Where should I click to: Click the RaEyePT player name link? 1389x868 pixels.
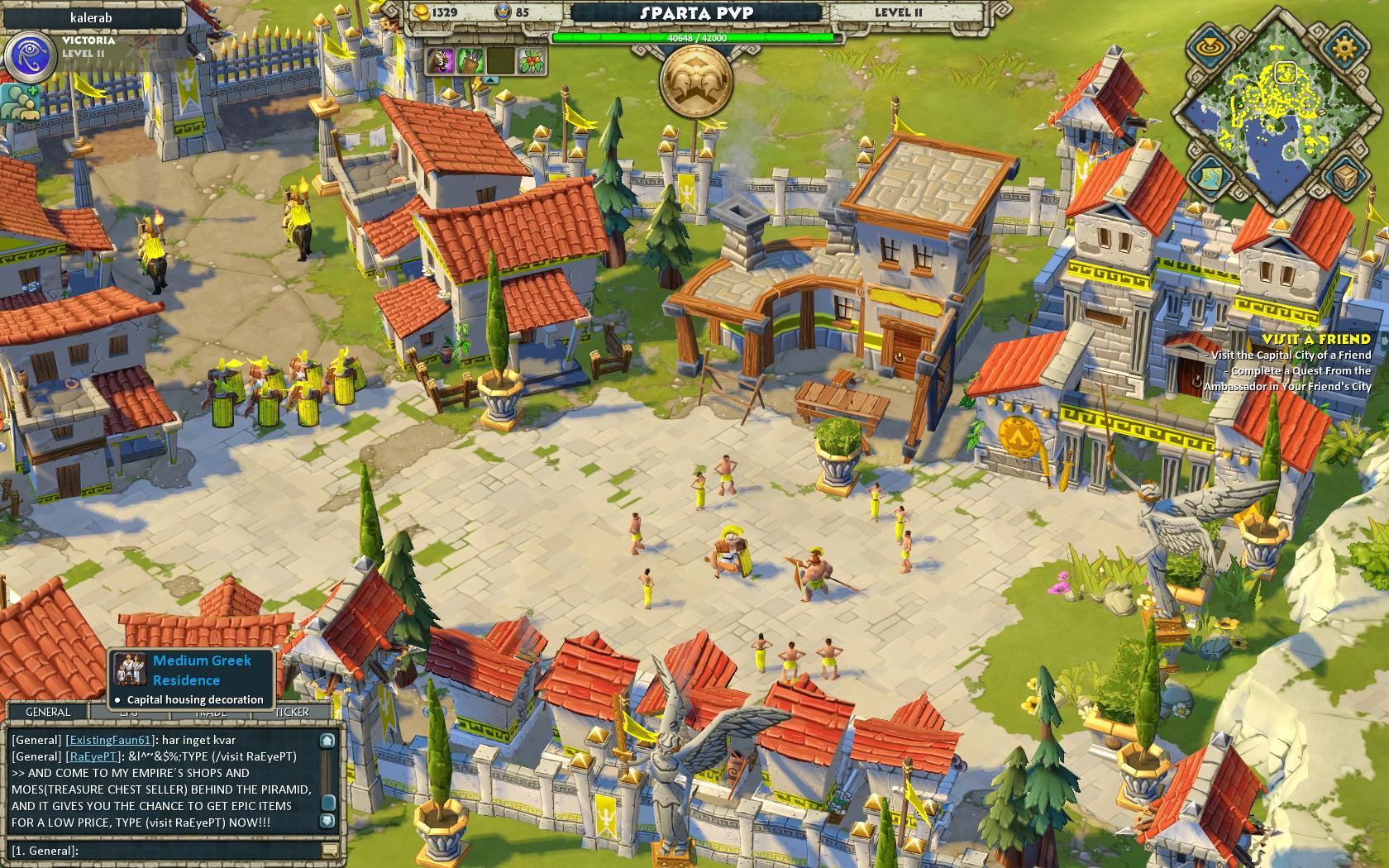click(x=93, y=756)
